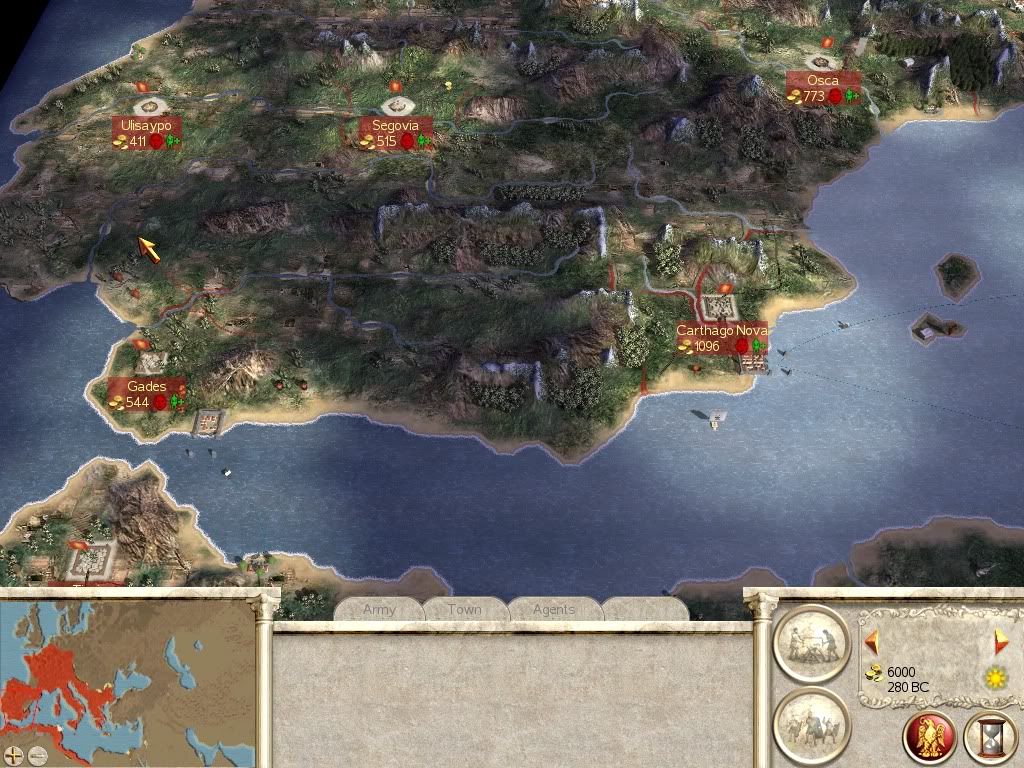Select the Segovia settlement label
This screenshot has height=768, width=1024.
click(397, 133)
